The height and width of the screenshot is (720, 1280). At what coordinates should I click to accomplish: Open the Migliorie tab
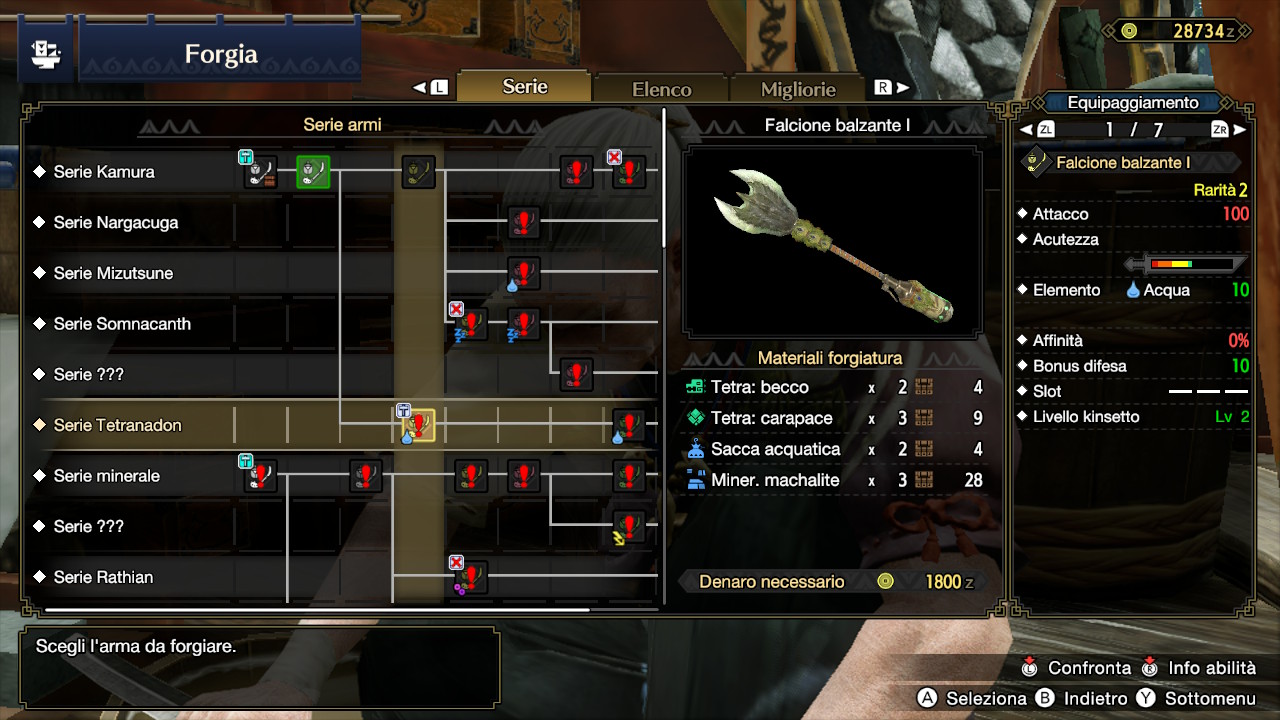[797, 89]
